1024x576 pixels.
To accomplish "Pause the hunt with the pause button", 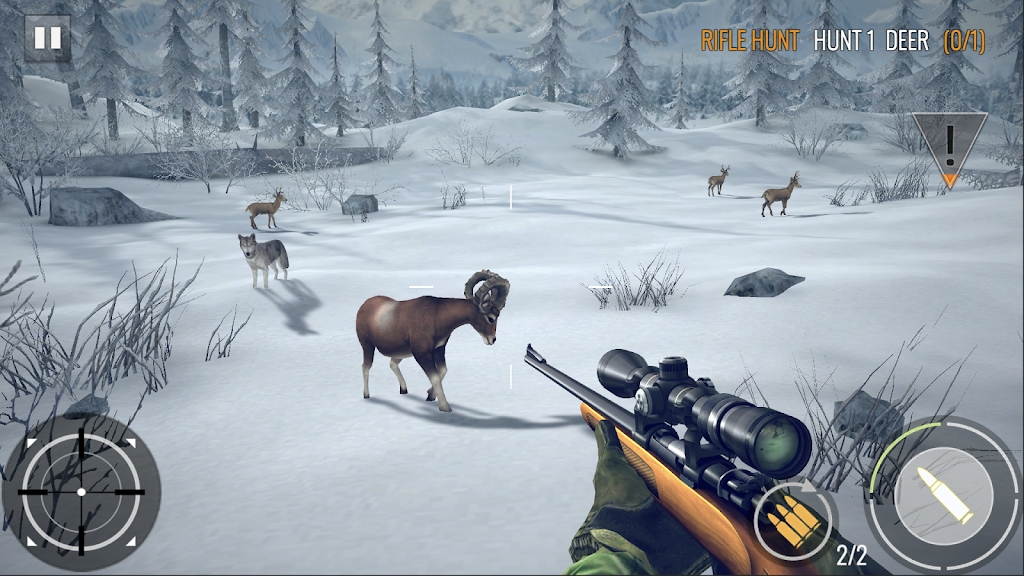I will [47, 39].
